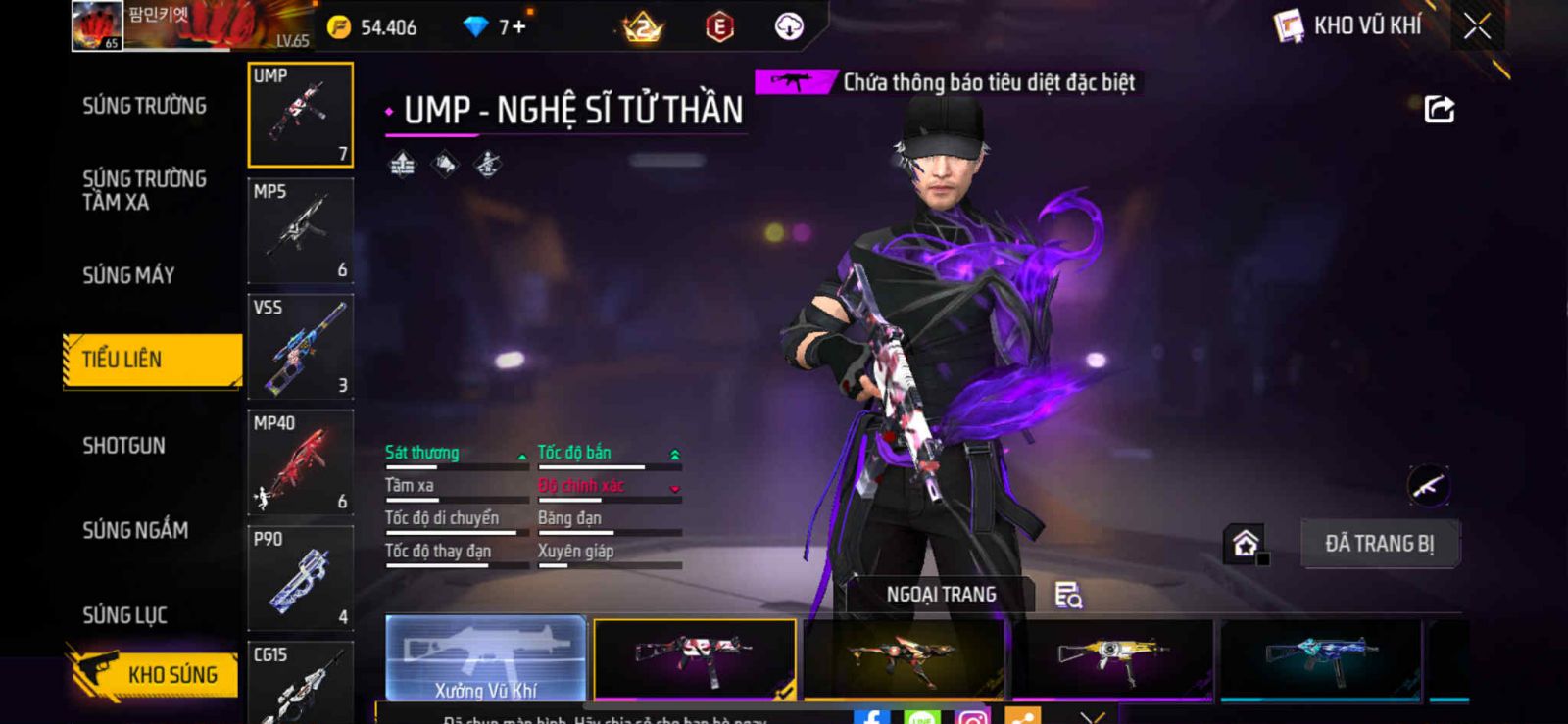Image resolution: width=1568 pixels, height=724 pixels.
Task: Choose the MP5 weapon tile
Action: pos(301,231)
